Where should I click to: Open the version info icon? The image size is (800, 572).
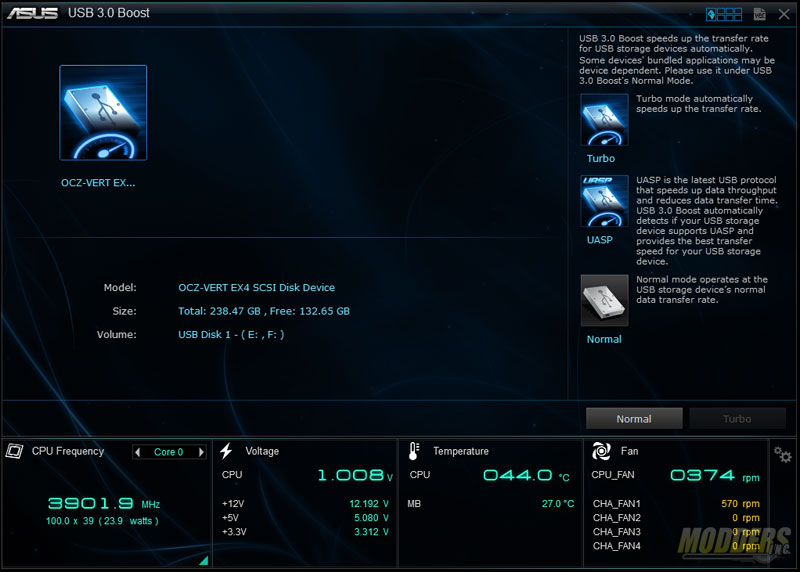pos(760,14)
